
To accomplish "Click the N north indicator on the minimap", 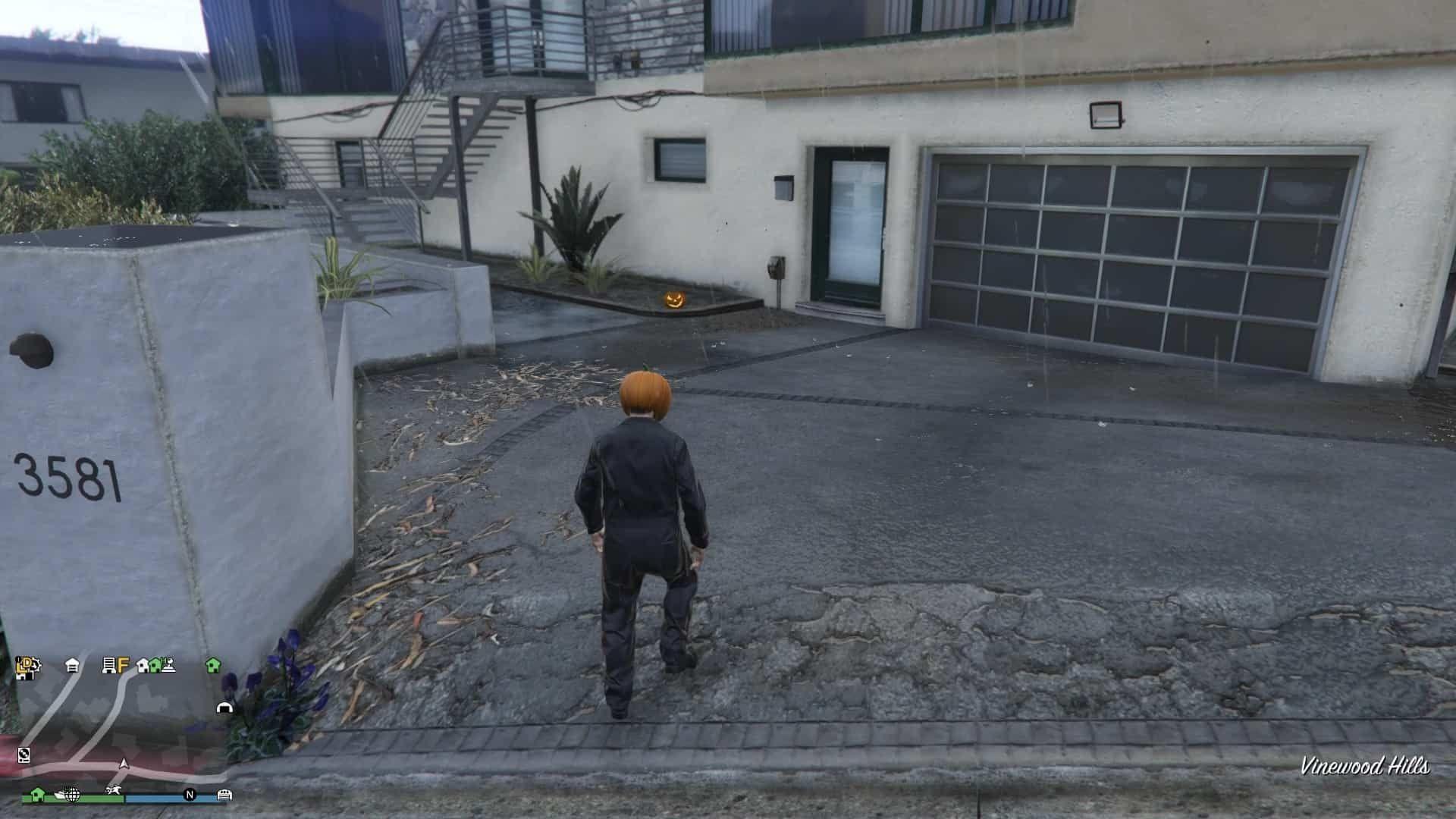I will click(190, 795).
